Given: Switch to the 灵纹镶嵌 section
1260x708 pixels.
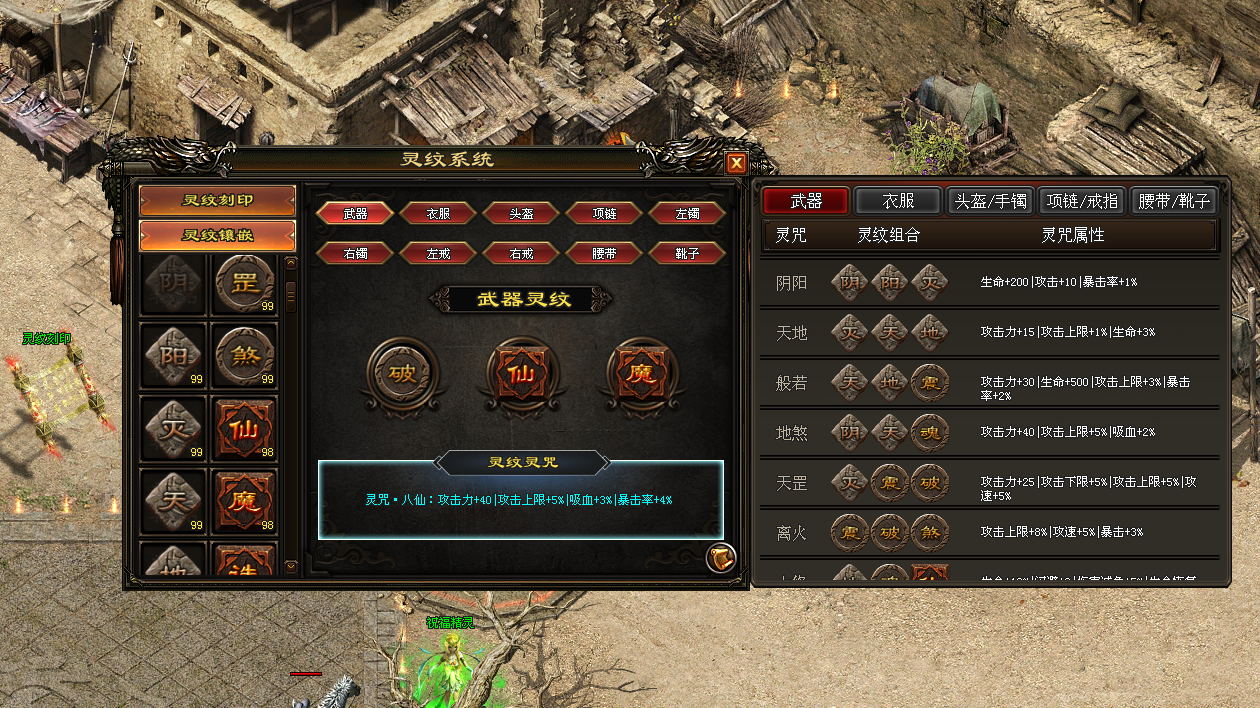Looking at the screenshot, I should pyautogui.click(x=218, y=236).
